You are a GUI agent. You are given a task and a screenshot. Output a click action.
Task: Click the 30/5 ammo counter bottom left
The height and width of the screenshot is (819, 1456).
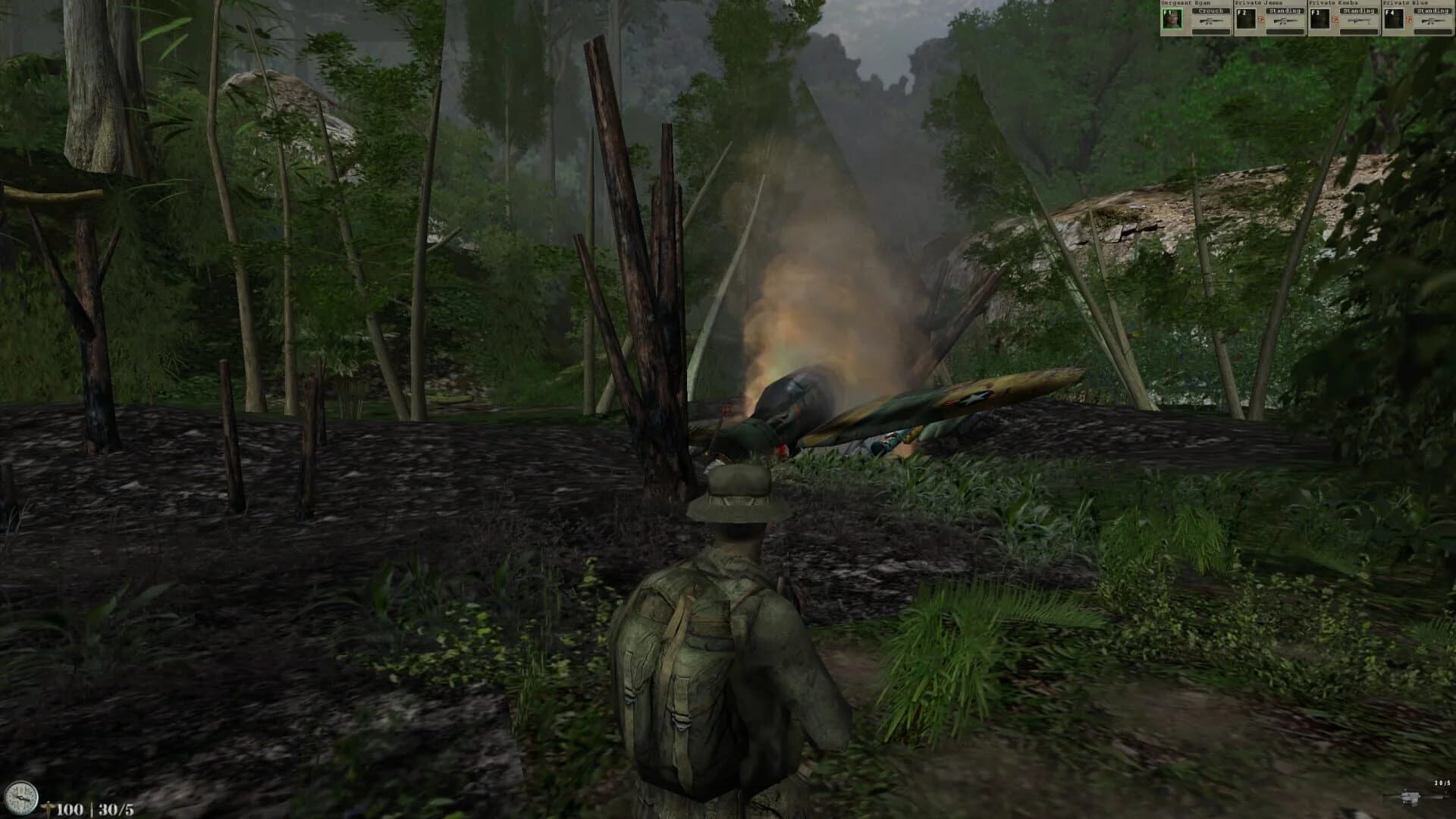tap(114, 810)
